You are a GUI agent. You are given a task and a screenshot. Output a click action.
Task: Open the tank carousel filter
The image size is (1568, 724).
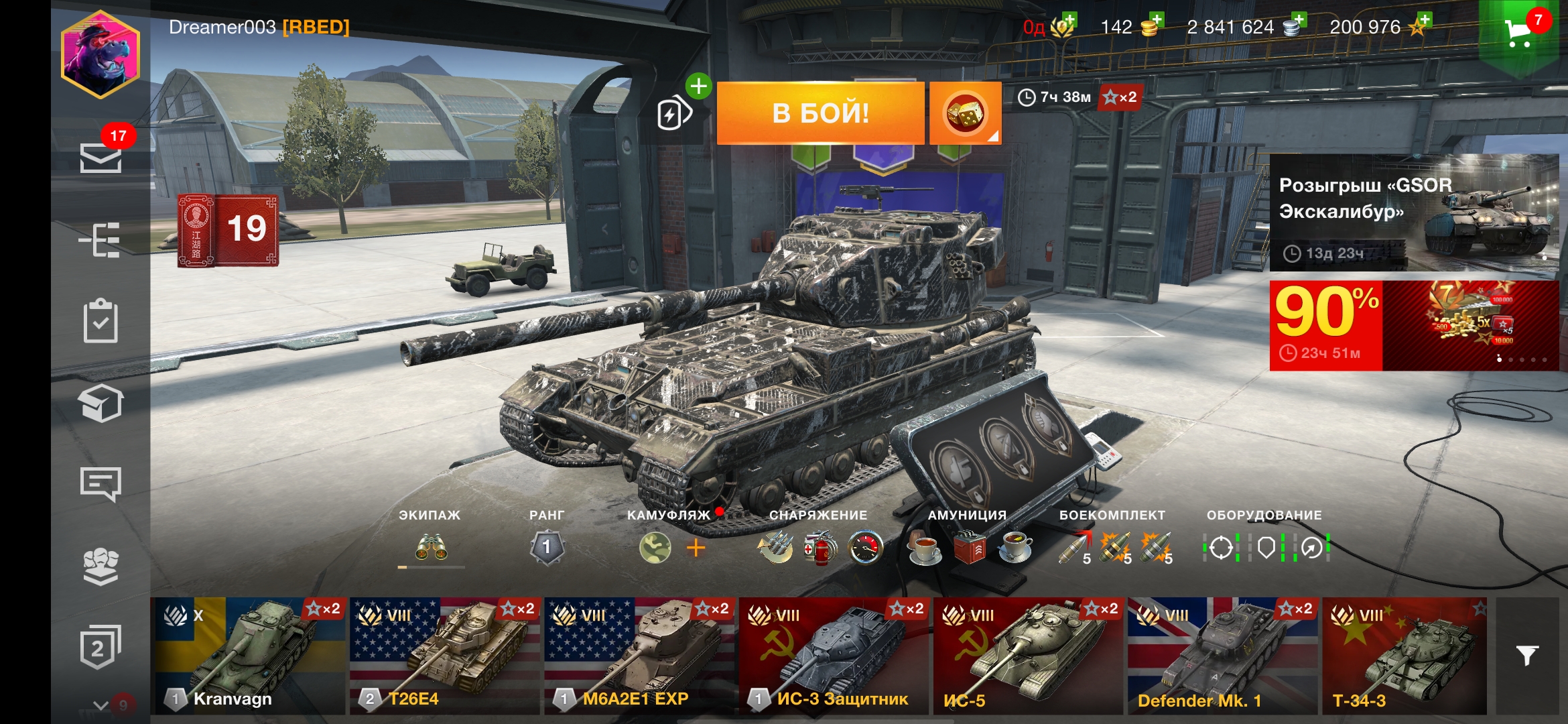(1528, 656)
